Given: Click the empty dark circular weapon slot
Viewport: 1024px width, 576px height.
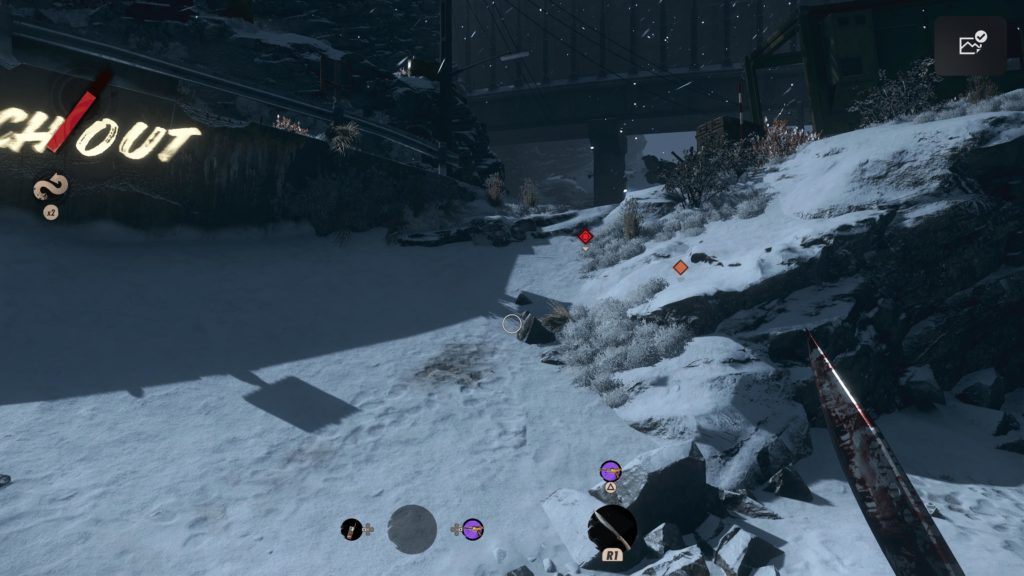Looking at the screenshot, I should point(412,529).
